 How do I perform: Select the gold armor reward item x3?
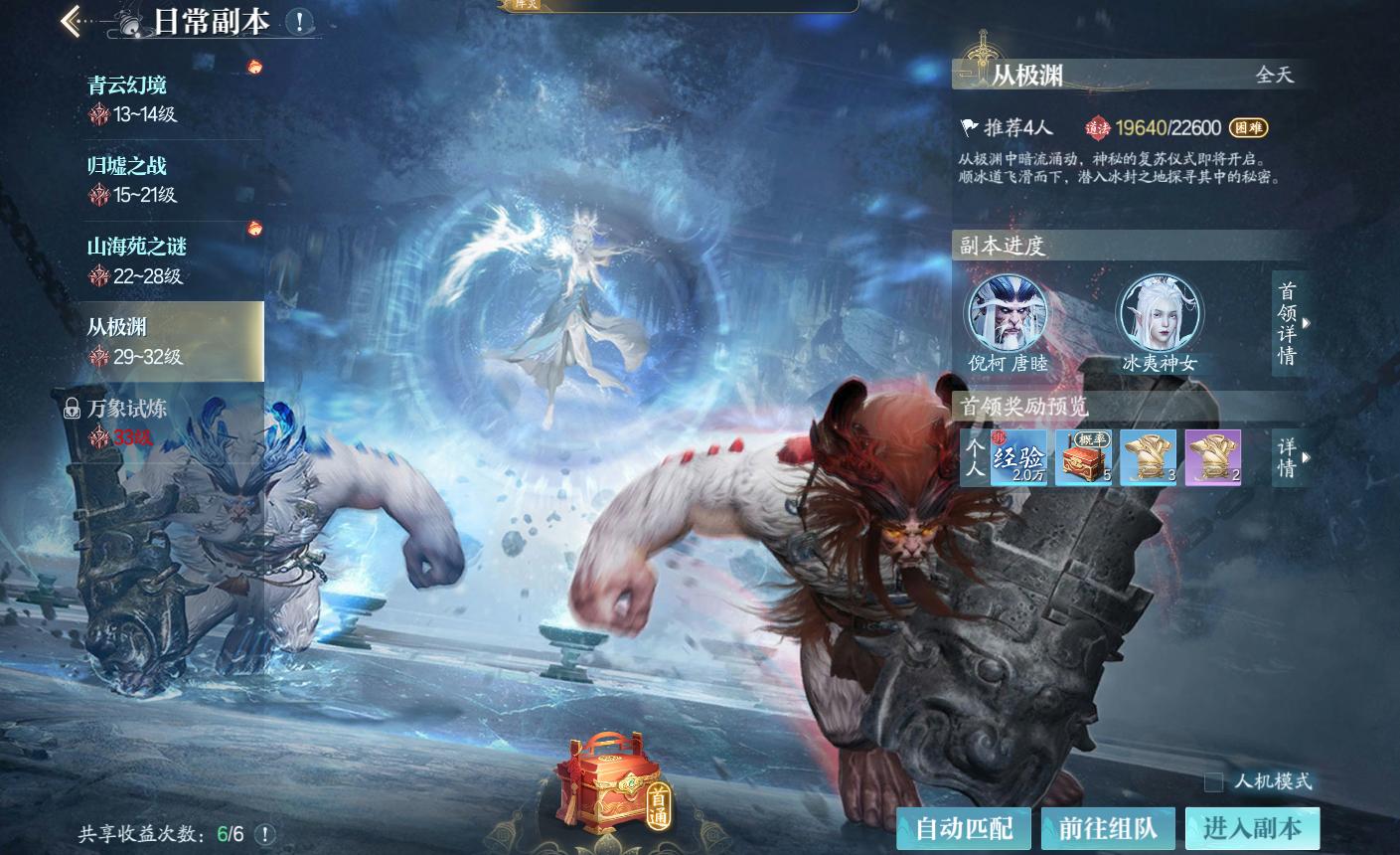pyautogui.click(x=1148, y=457)
